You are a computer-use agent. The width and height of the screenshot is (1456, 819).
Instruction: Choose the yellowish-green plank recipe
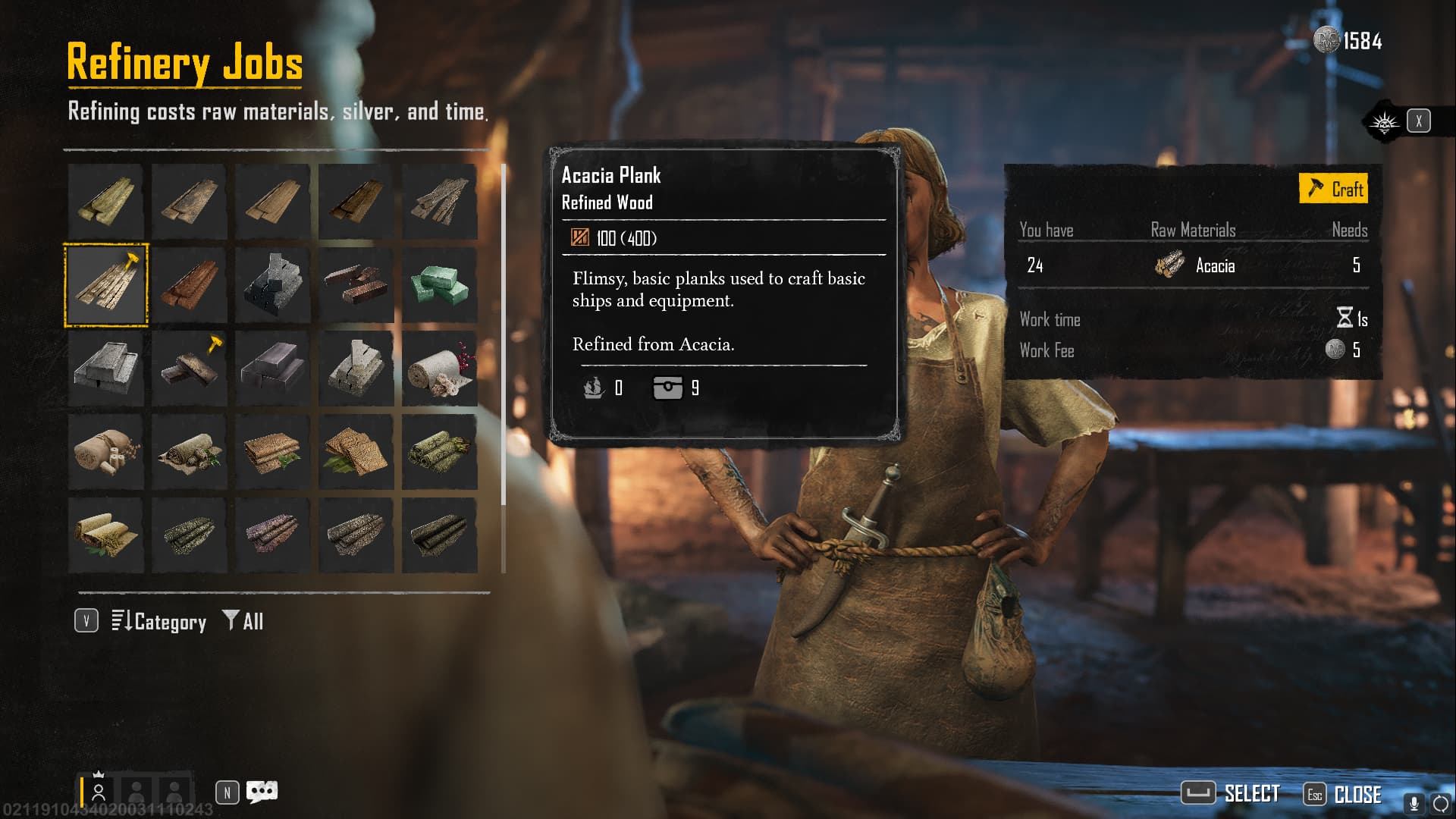pyautogui.click(x=106, y=202)
